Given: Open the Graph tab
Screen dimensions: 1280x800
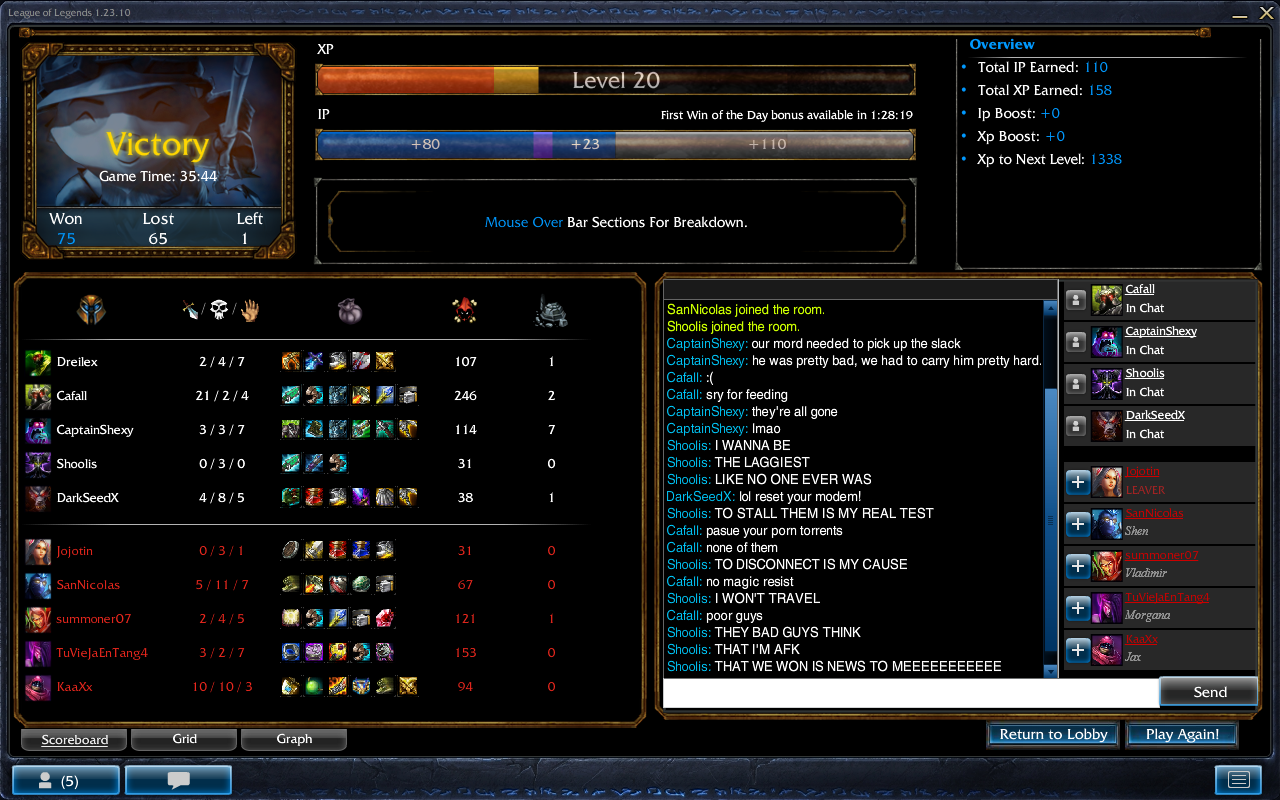Looking at the screenshot, I should tap(294, 739).
